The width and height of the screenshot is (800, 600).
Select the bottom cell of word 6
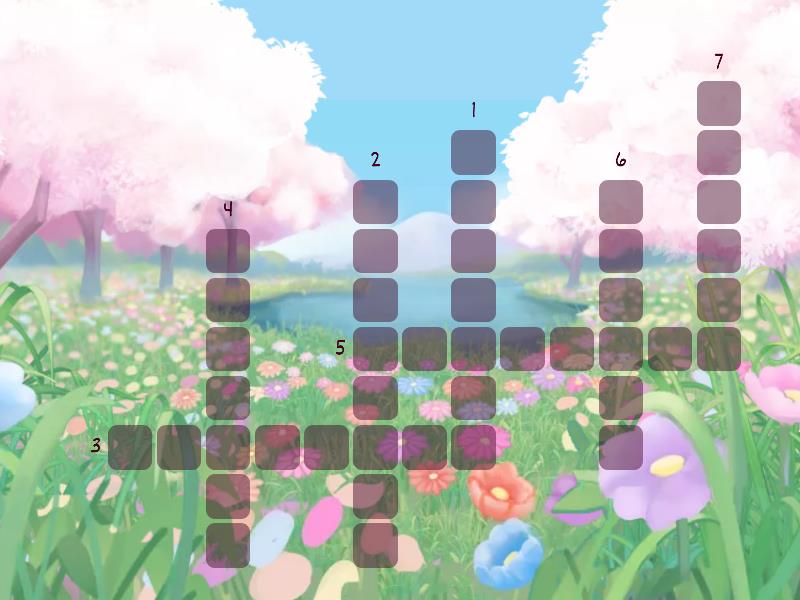[x=620, y=447]
